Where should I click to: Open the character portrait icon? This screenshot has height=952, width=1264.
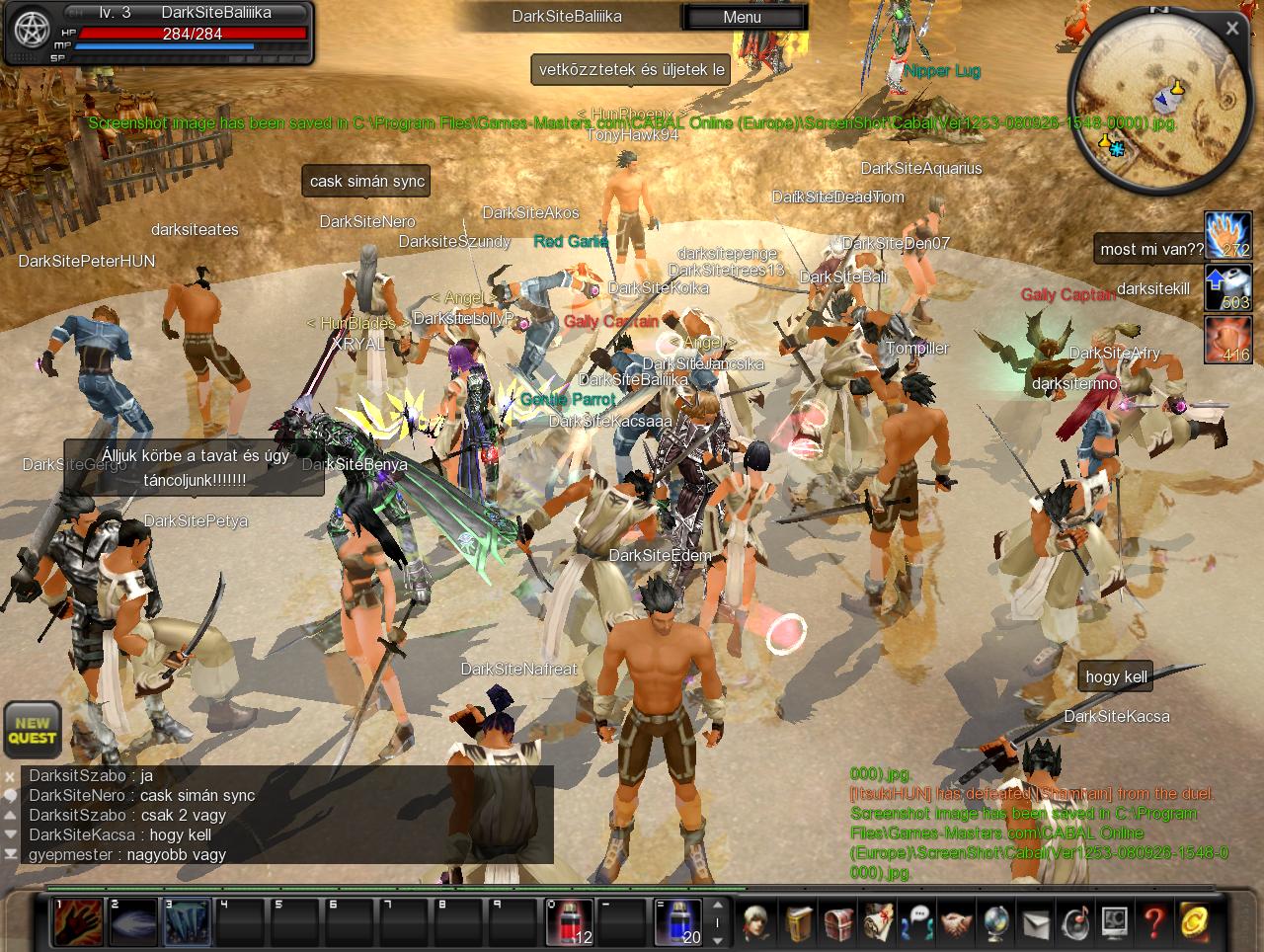pyautogui.click(x=757, y=923)
